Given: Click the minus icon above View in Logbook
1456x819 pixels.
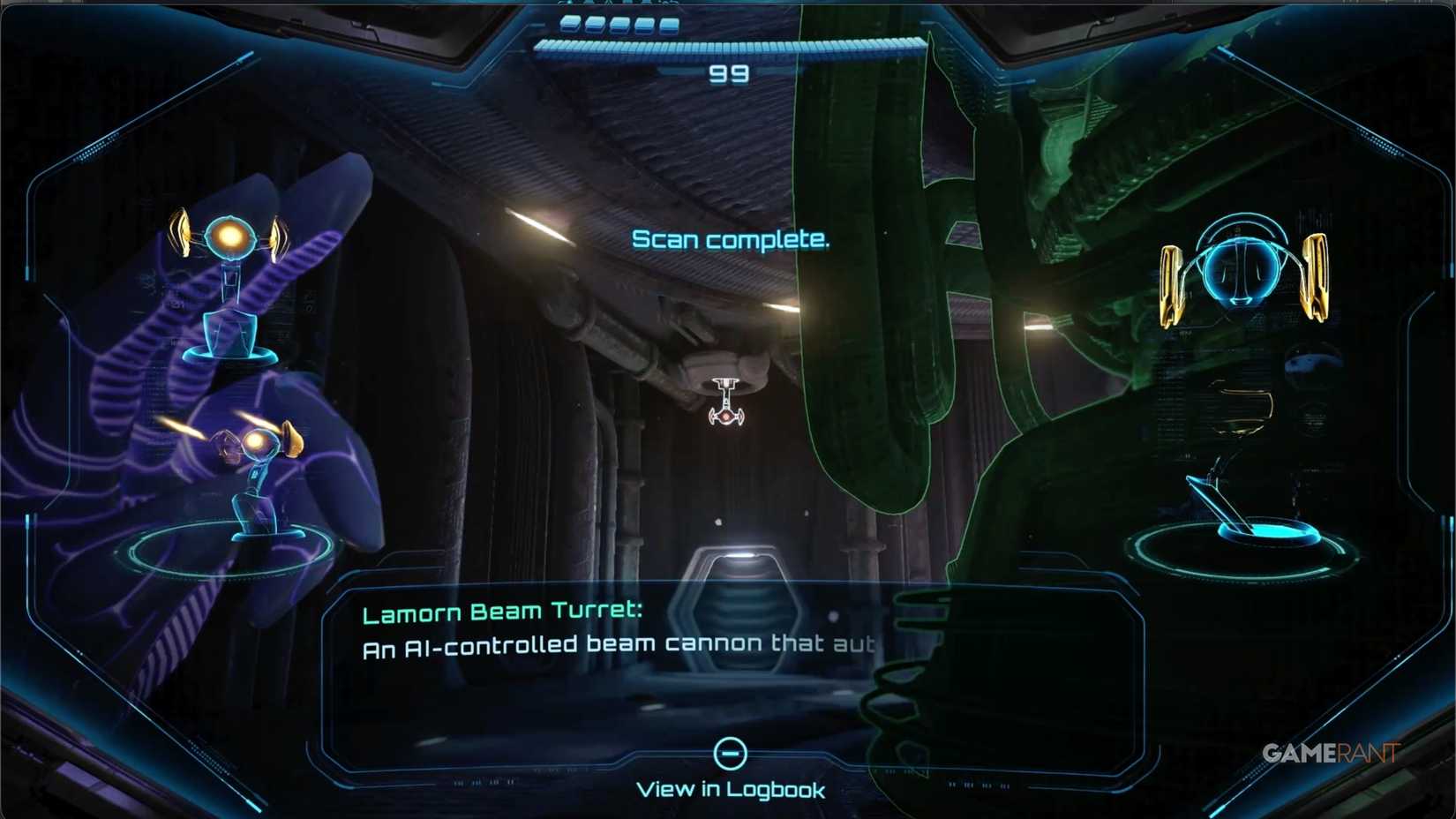Looking at the screenshot, I should pyautogui.click(x=730, y=753).
